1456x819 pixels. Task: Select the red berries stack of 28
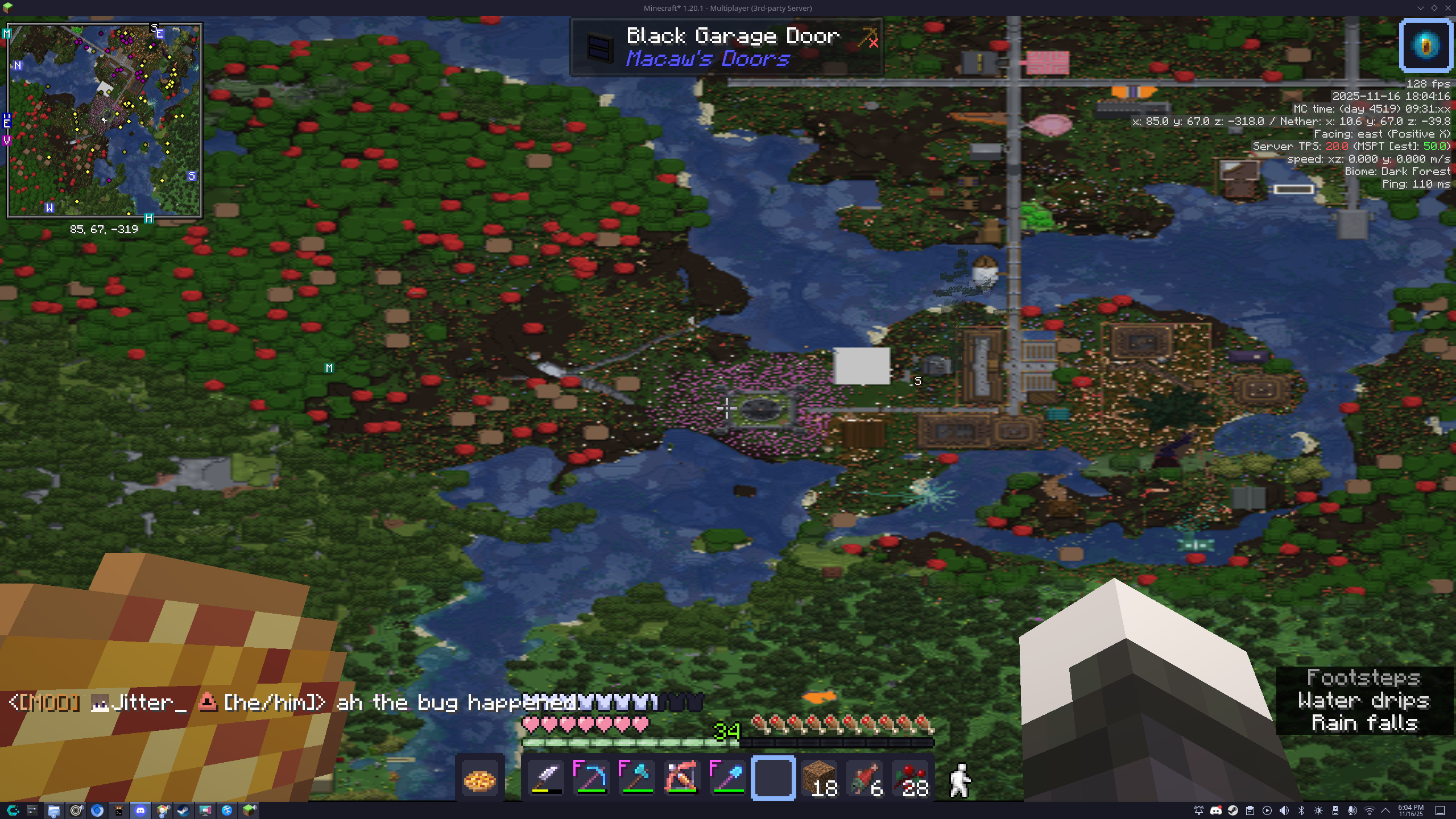(x=910, y=778)
